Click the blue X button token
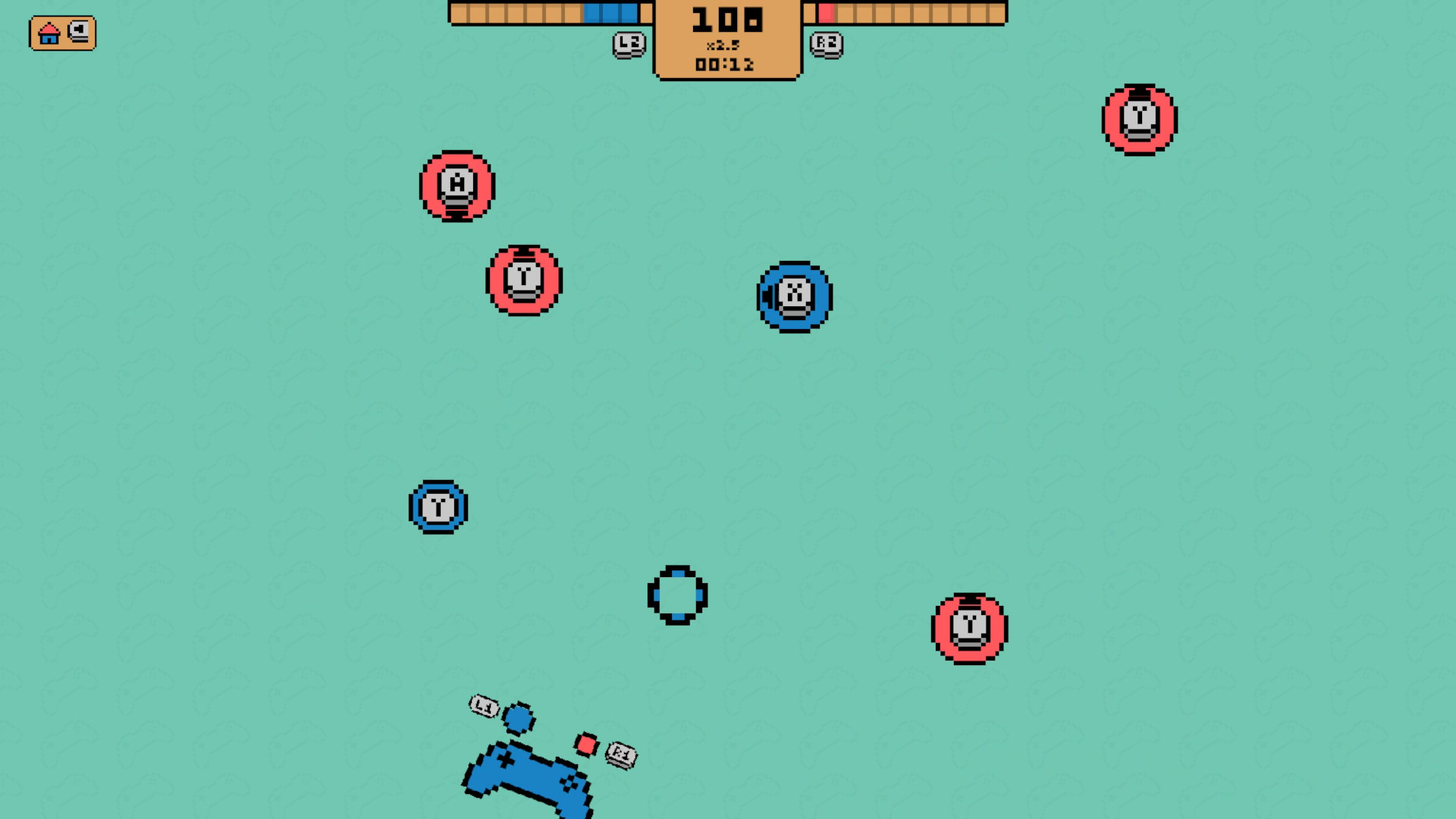The width and height of the screenshot is (1456, 819). click(x=794, y=297)
